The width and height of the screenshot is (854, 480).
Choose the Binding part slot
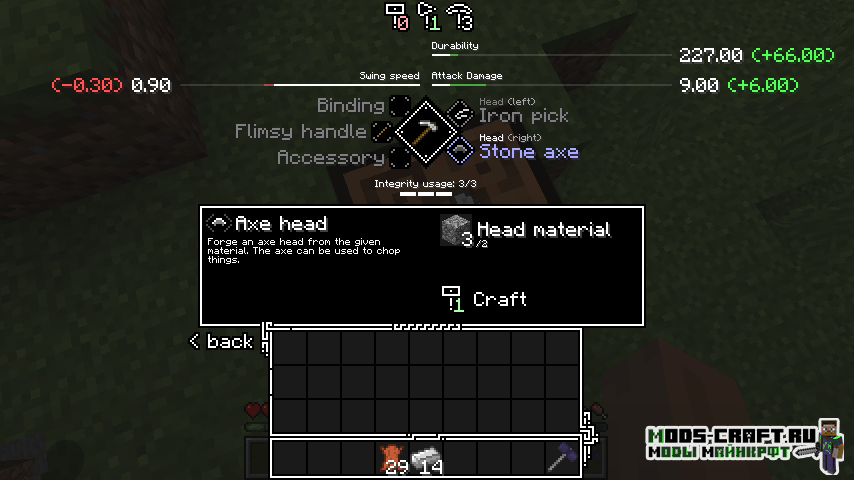tap(400, 106)
